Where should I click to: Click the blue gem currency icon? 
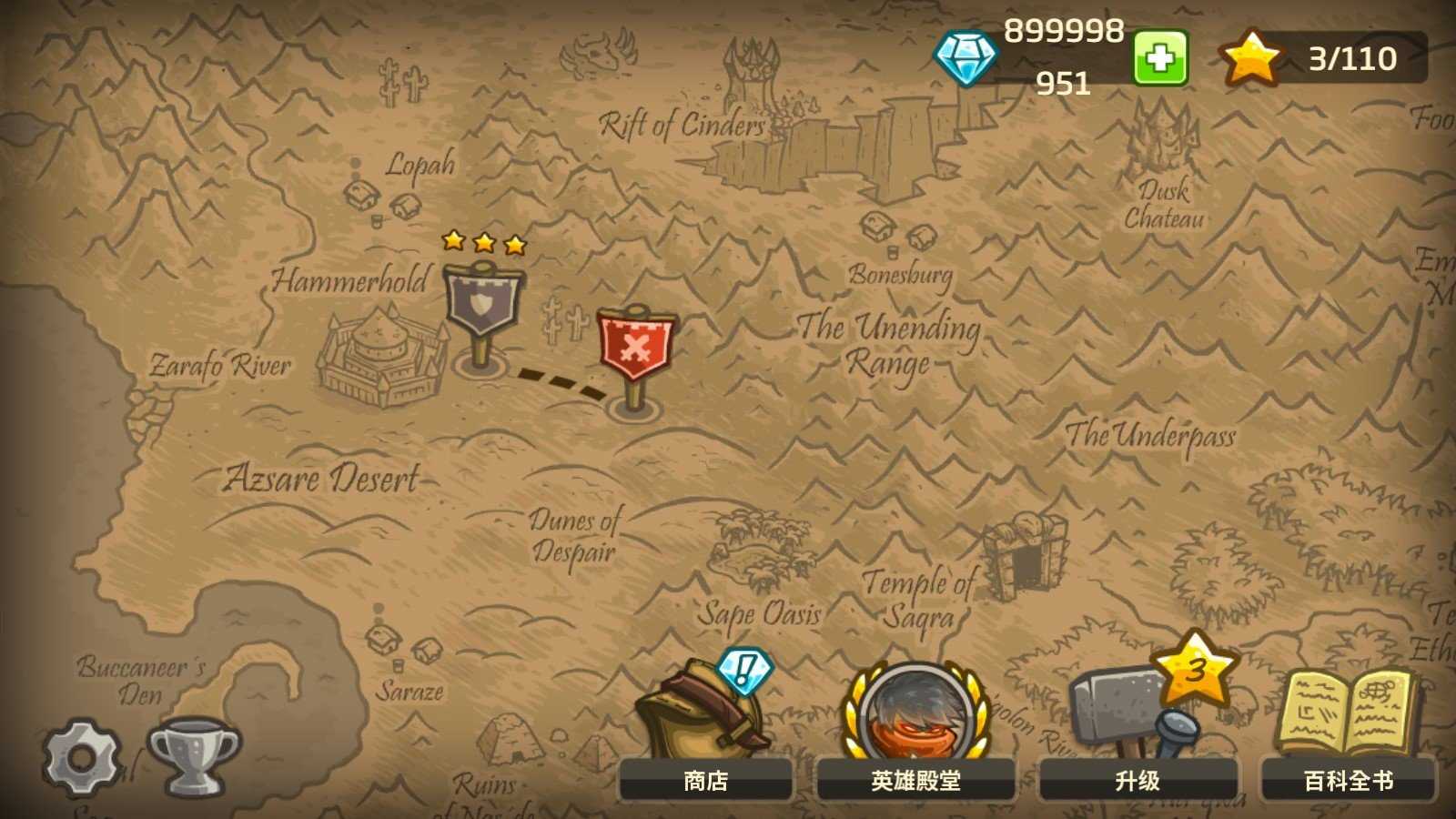click(969, 59)
